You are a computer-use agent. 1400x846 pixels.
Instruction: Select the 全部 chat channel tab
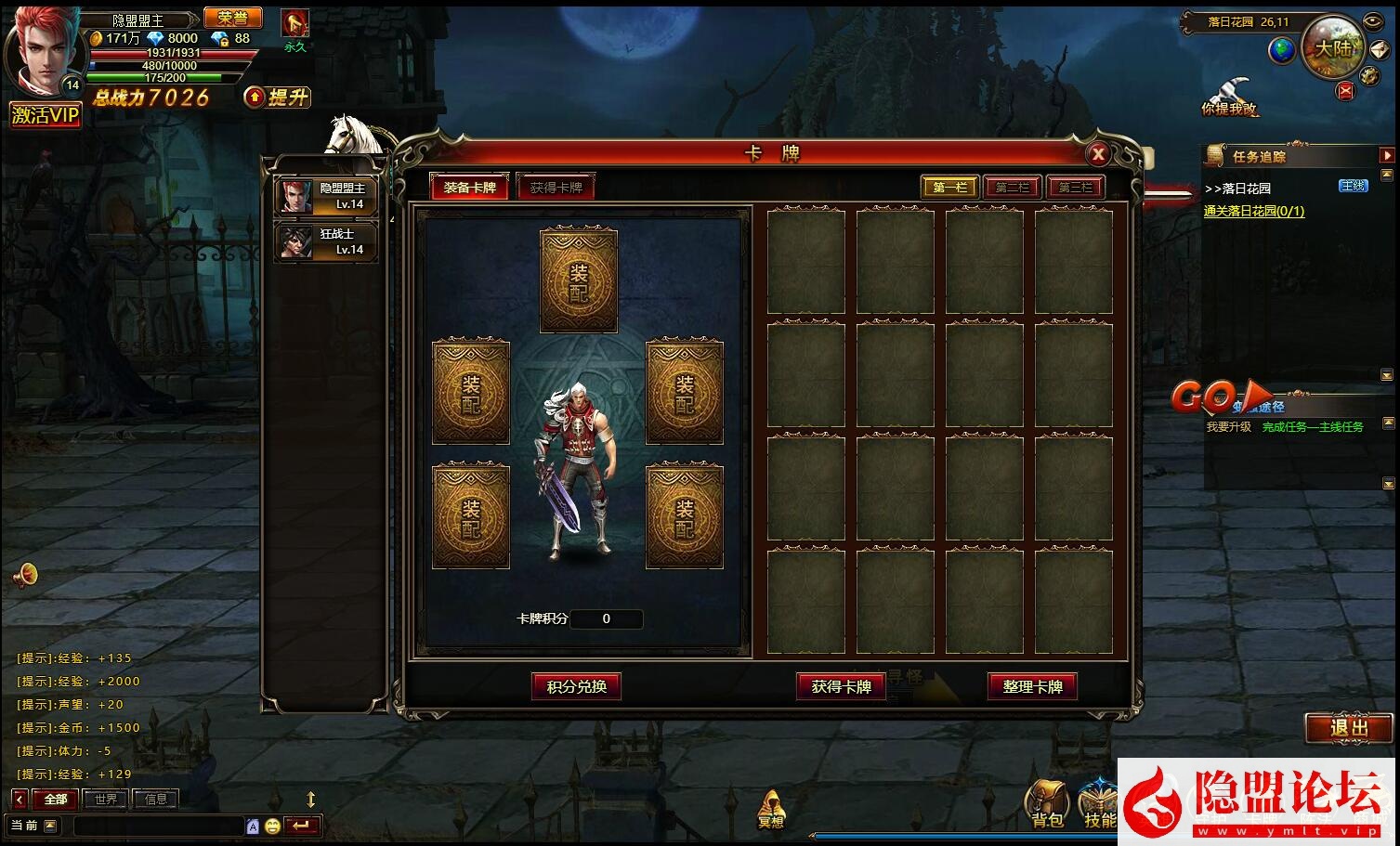56,799
